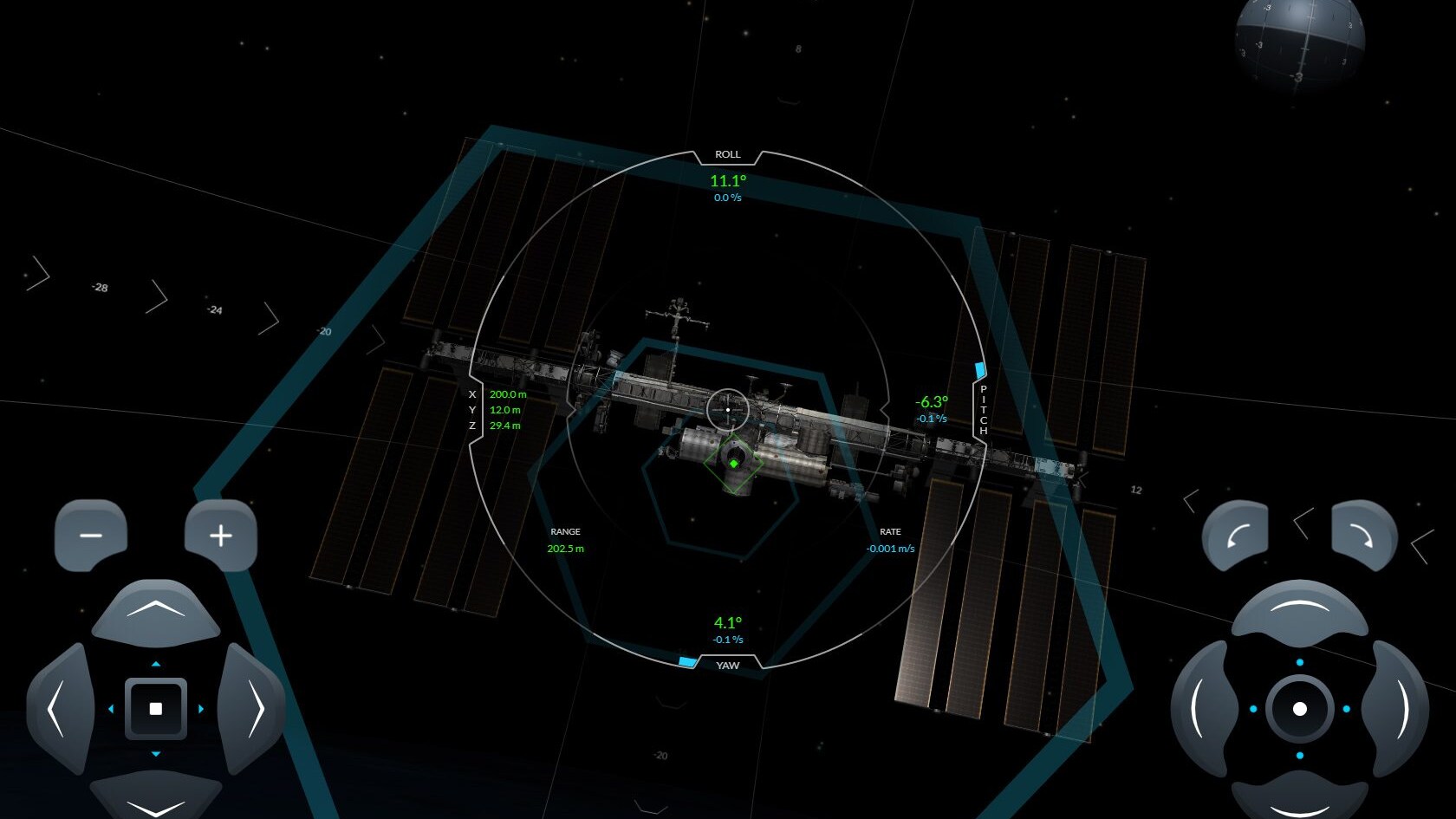Click the minus translate-backward button
This screenshot has height=819, width=1456.
[91, 536]
